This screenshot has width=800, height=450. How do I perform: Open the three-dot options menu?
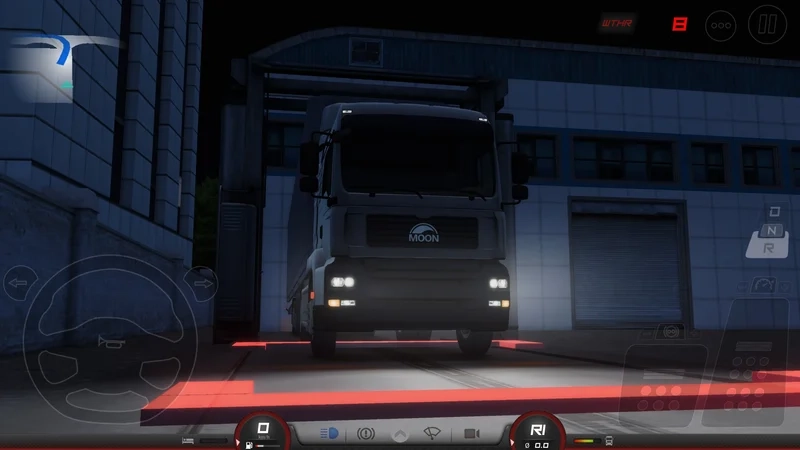(x=720, y=24)
